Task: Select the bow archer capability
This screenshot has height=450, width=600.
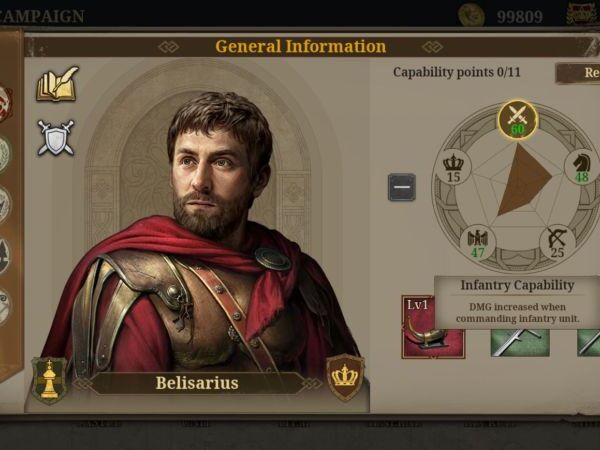Action: click(558, 243)
